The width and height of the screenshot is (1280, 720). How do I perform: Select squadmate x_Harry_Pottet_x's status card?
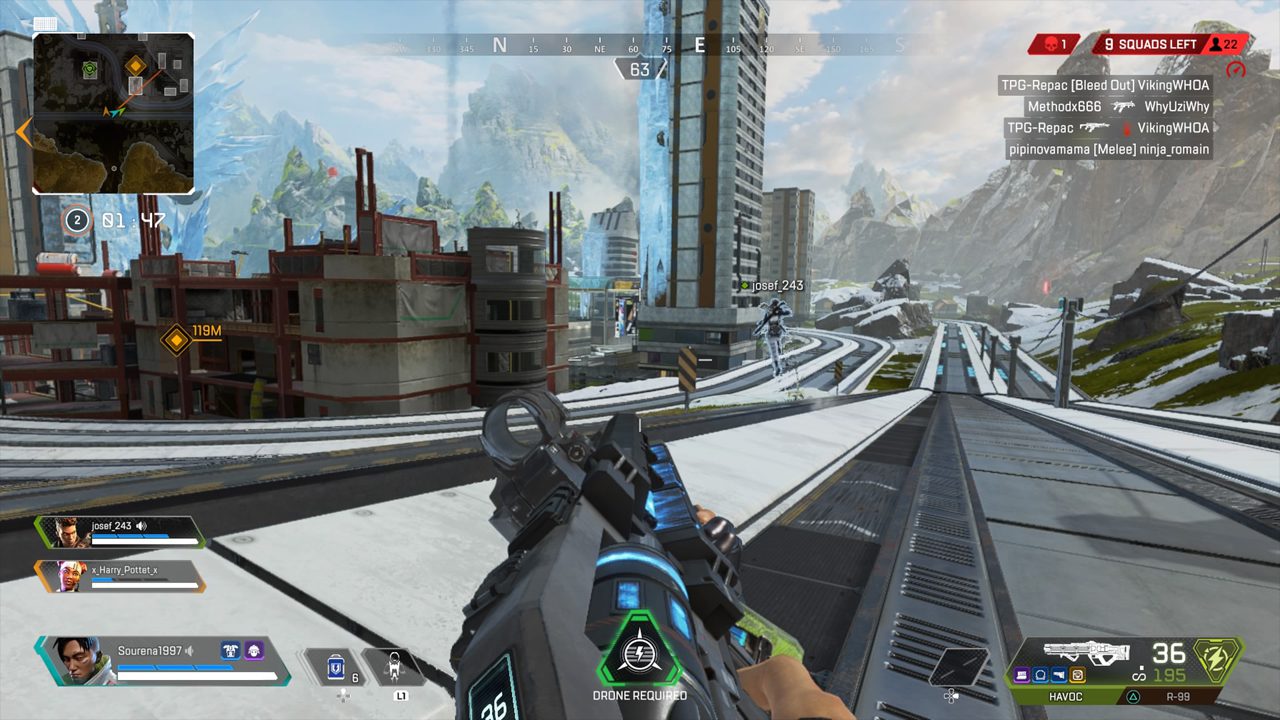point(120,576)
